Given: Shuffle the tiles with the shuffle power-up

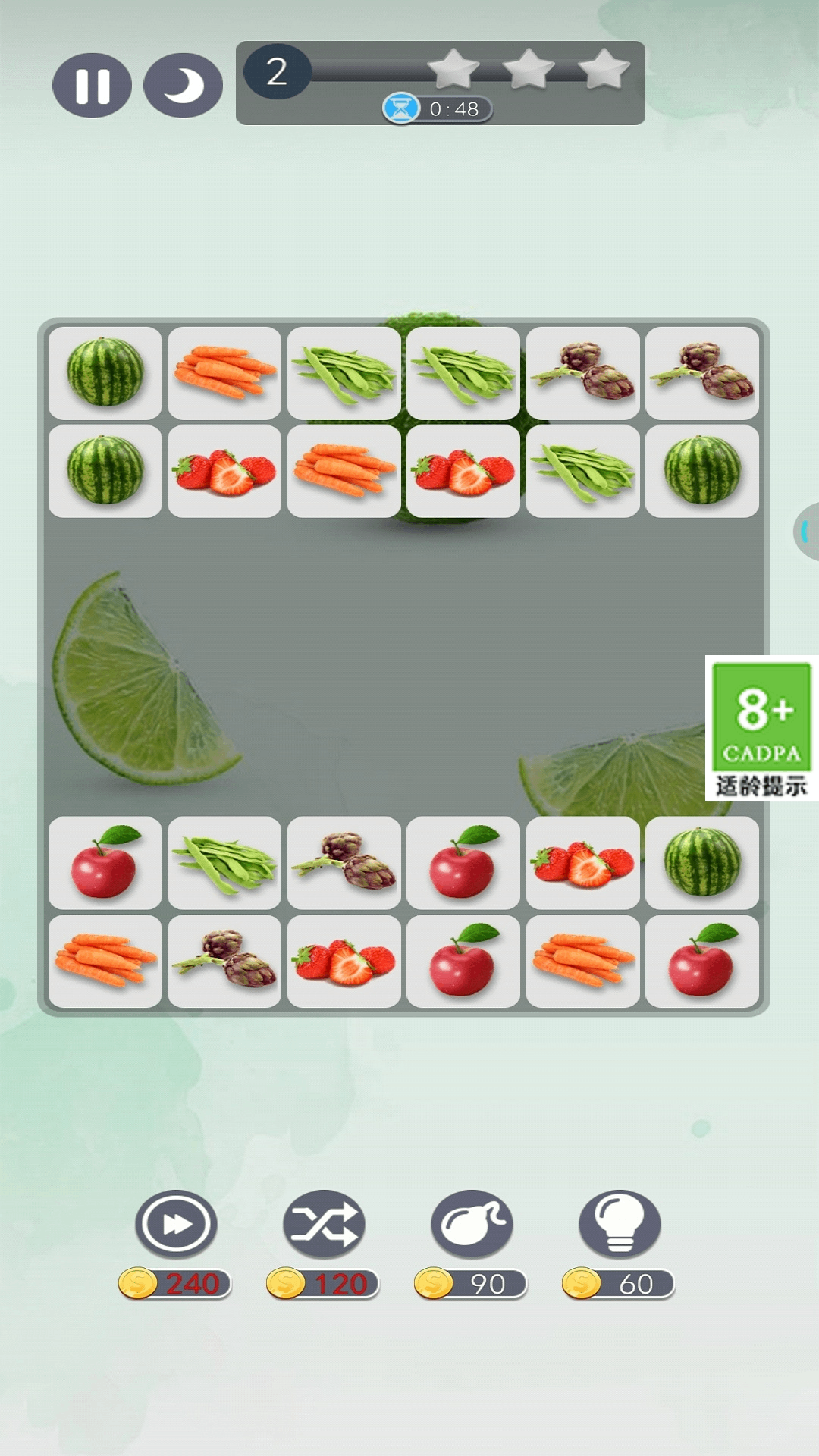Looking at the screenshot, I should 324,1225.
